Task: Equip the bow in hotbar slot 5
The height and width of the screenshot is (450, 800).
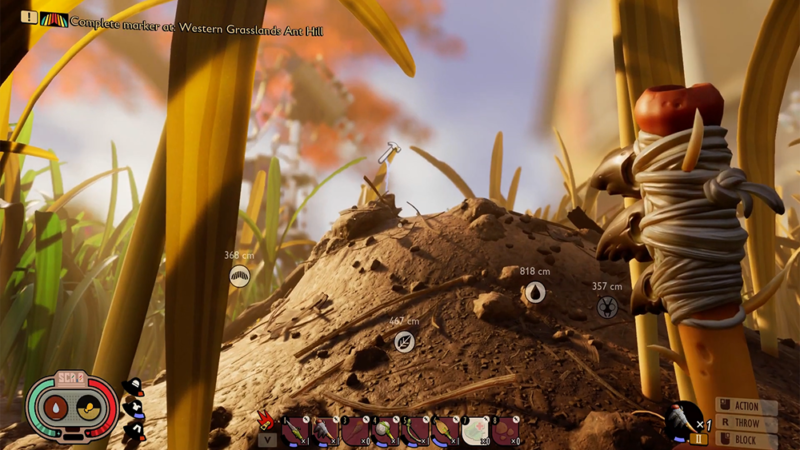Action: 415,430
